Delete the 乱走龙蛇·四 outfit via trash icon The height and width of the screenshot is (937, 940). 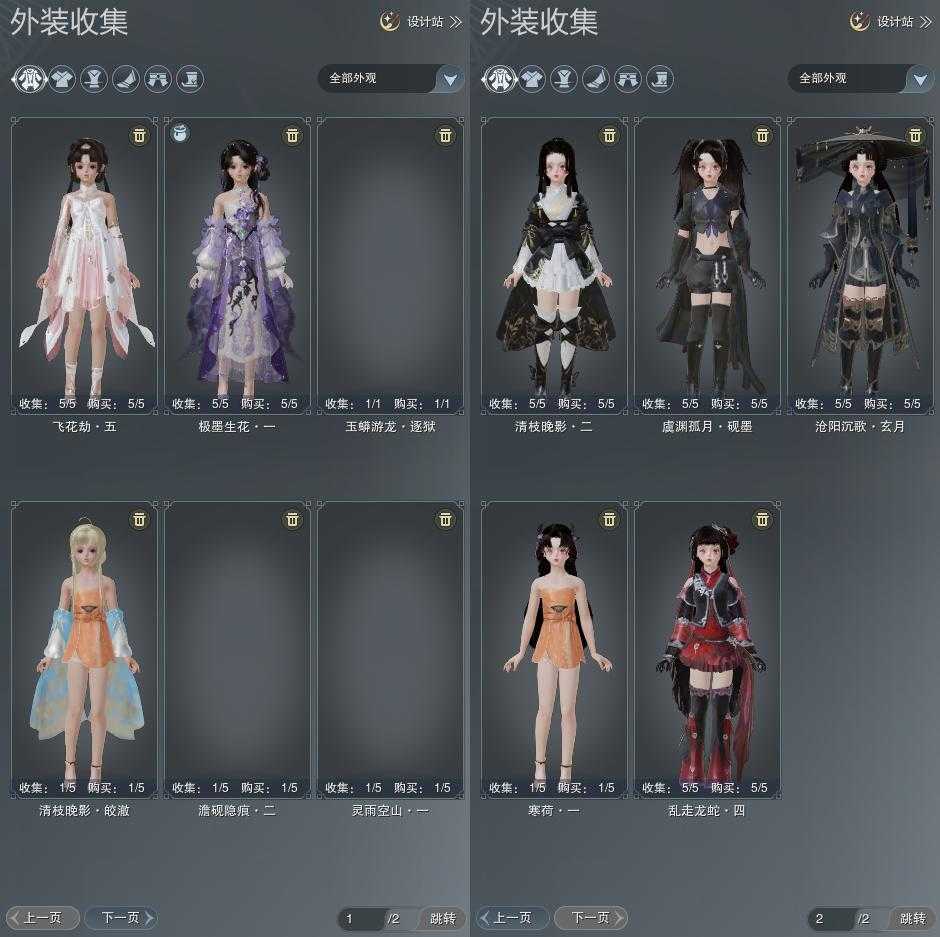(762, 519)
